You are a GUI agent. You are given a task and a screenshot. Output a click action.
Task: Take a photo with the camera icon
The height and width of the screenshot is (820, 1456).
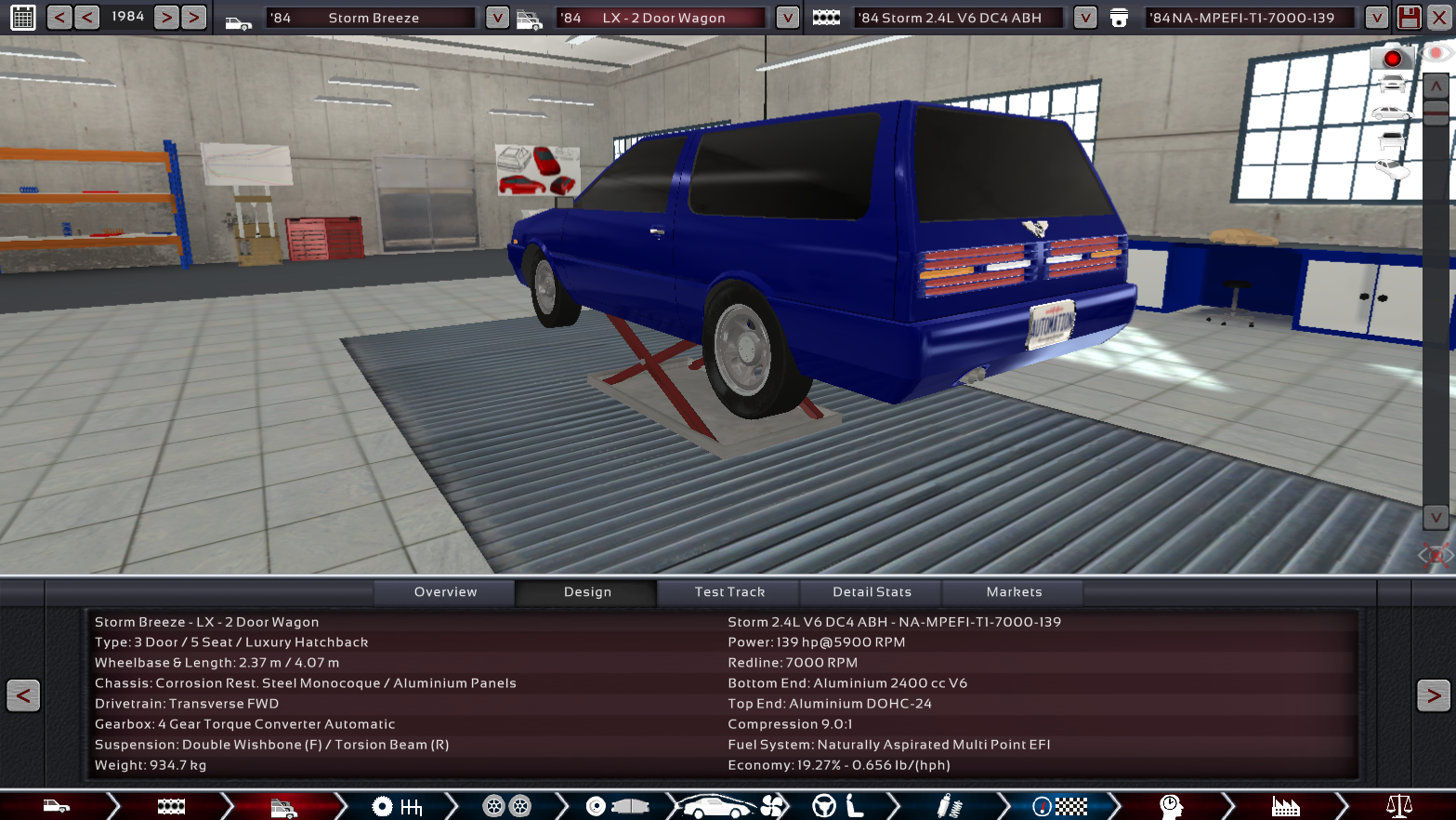click(1392, 58)
